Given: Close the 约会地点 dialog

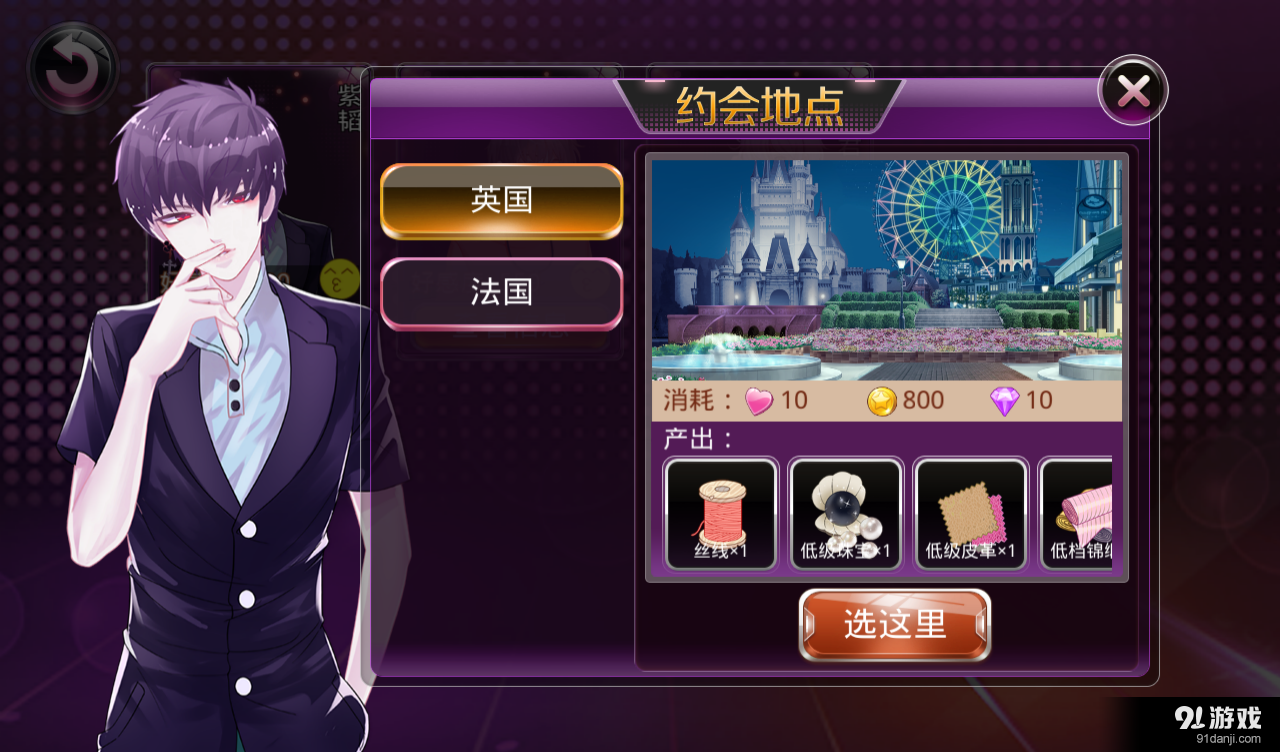Looking at the screenshot, I should tap(1132, 90).
